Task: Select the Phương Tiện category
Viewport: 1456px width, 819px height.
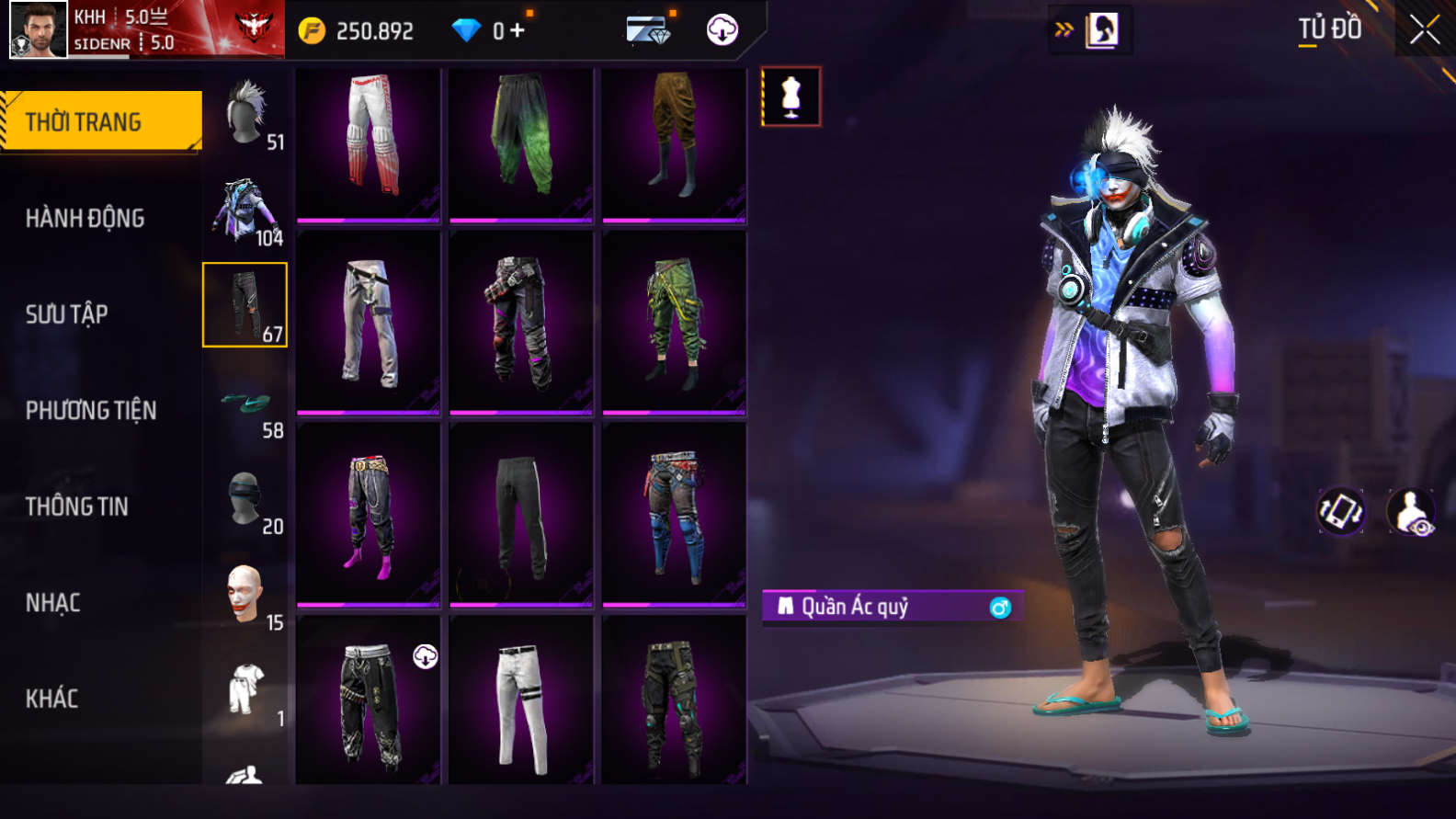Action: coord(91,410)
